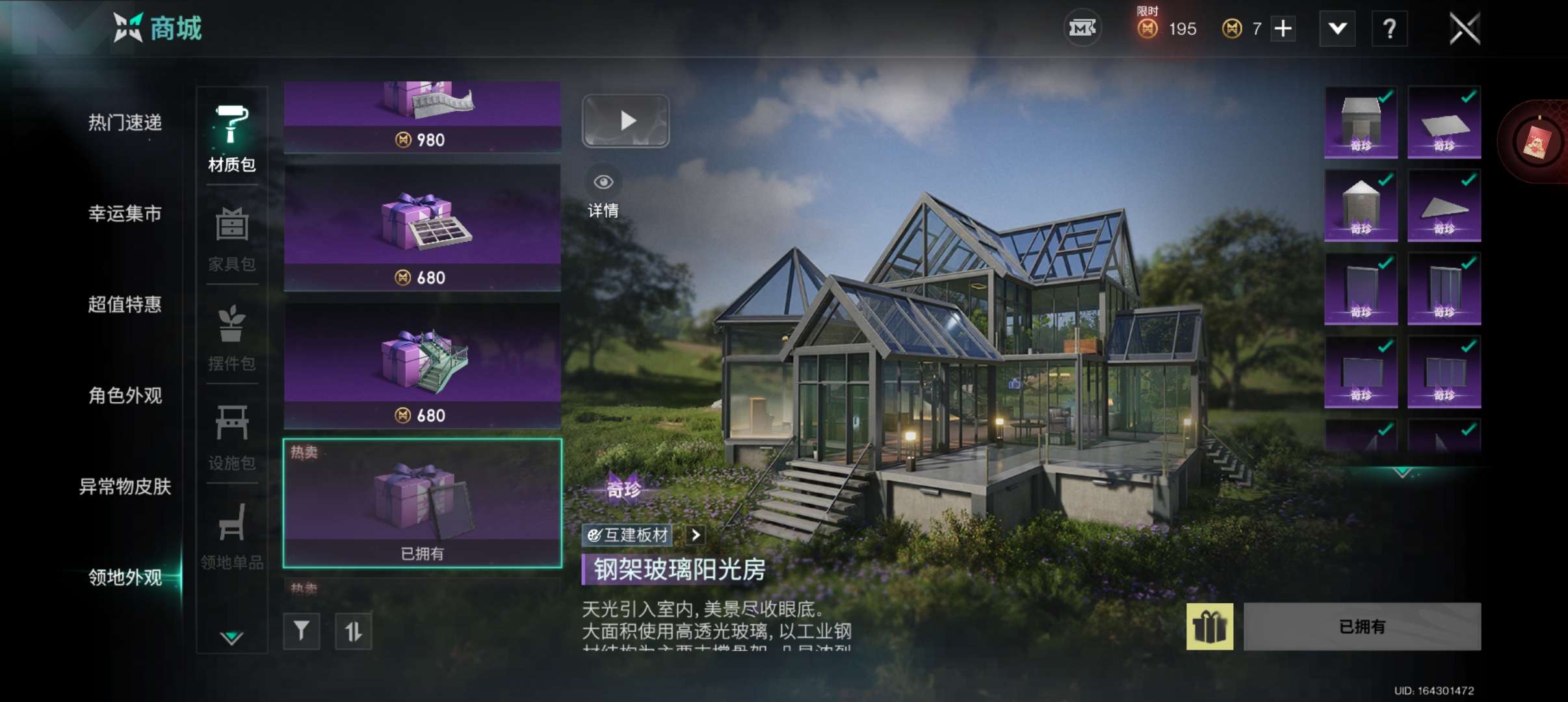1568x702 pixels.
Task: Gift this pack with the yellow gift button
Action: [x=1209, y=627]
